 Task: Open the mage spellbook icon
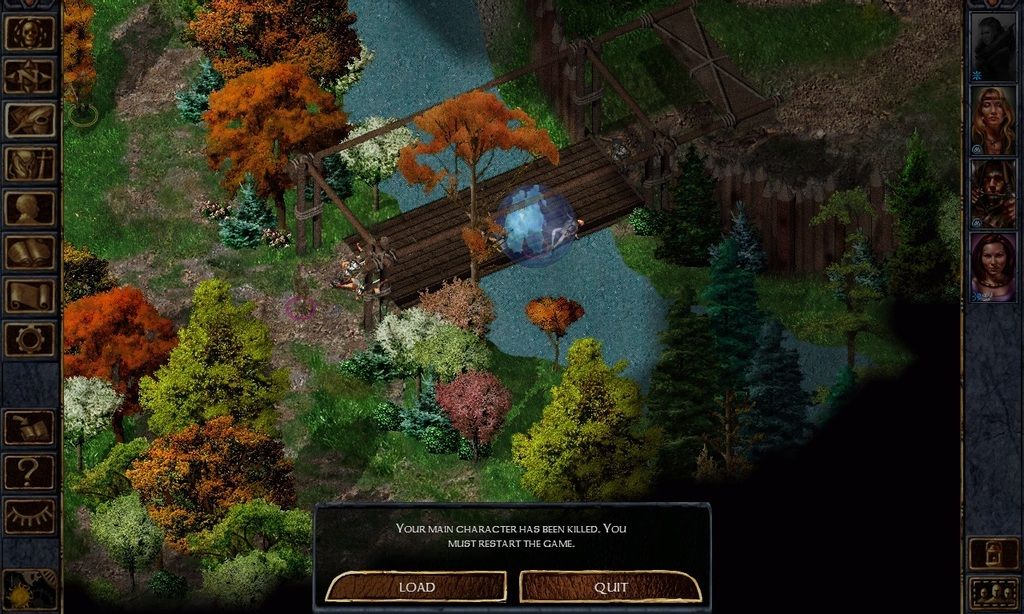tap(30, 252)
